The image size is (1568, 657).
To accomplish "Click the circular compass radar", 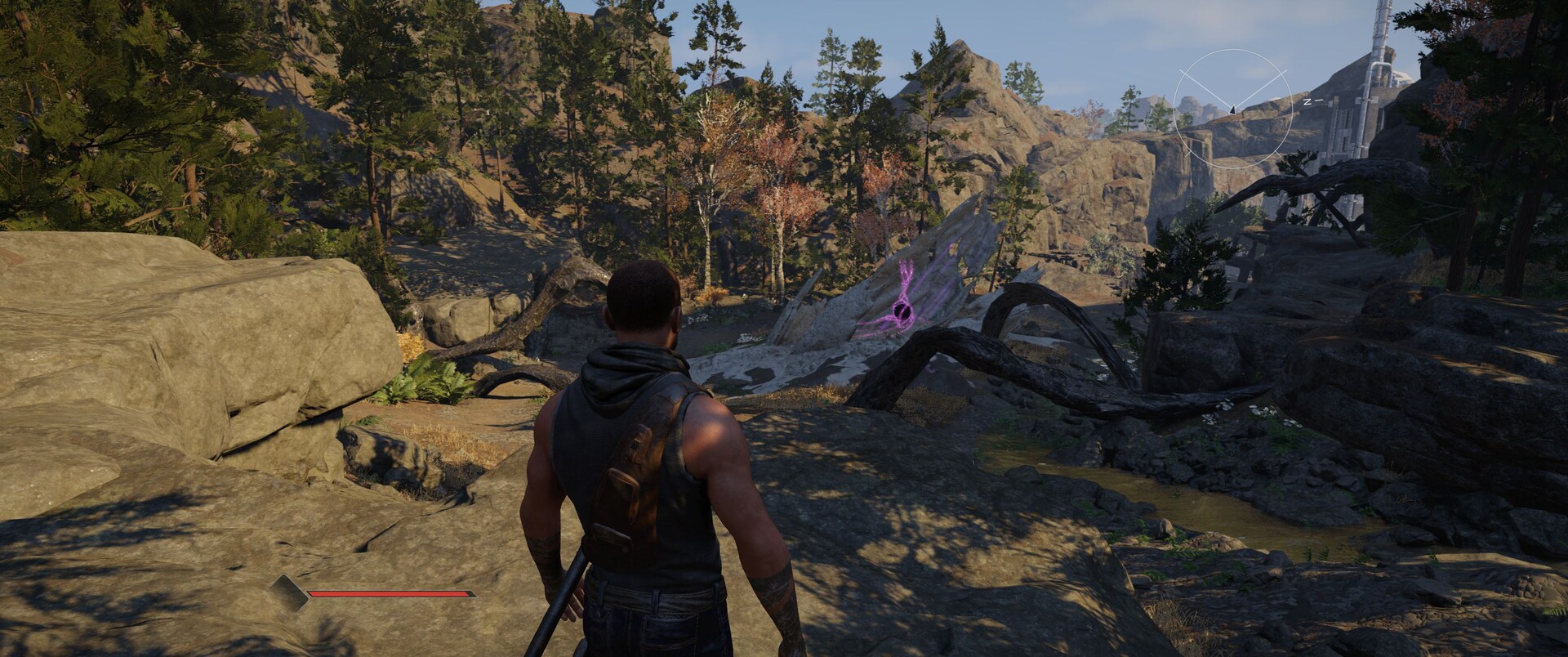I will (x=1232, y=109).
